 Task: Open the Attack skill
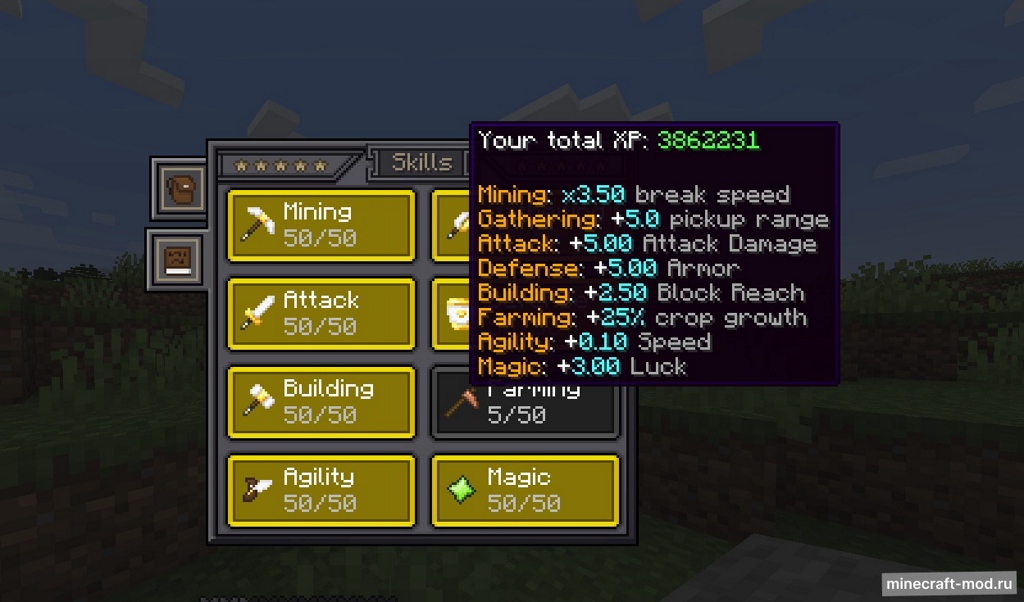[321, 313]
